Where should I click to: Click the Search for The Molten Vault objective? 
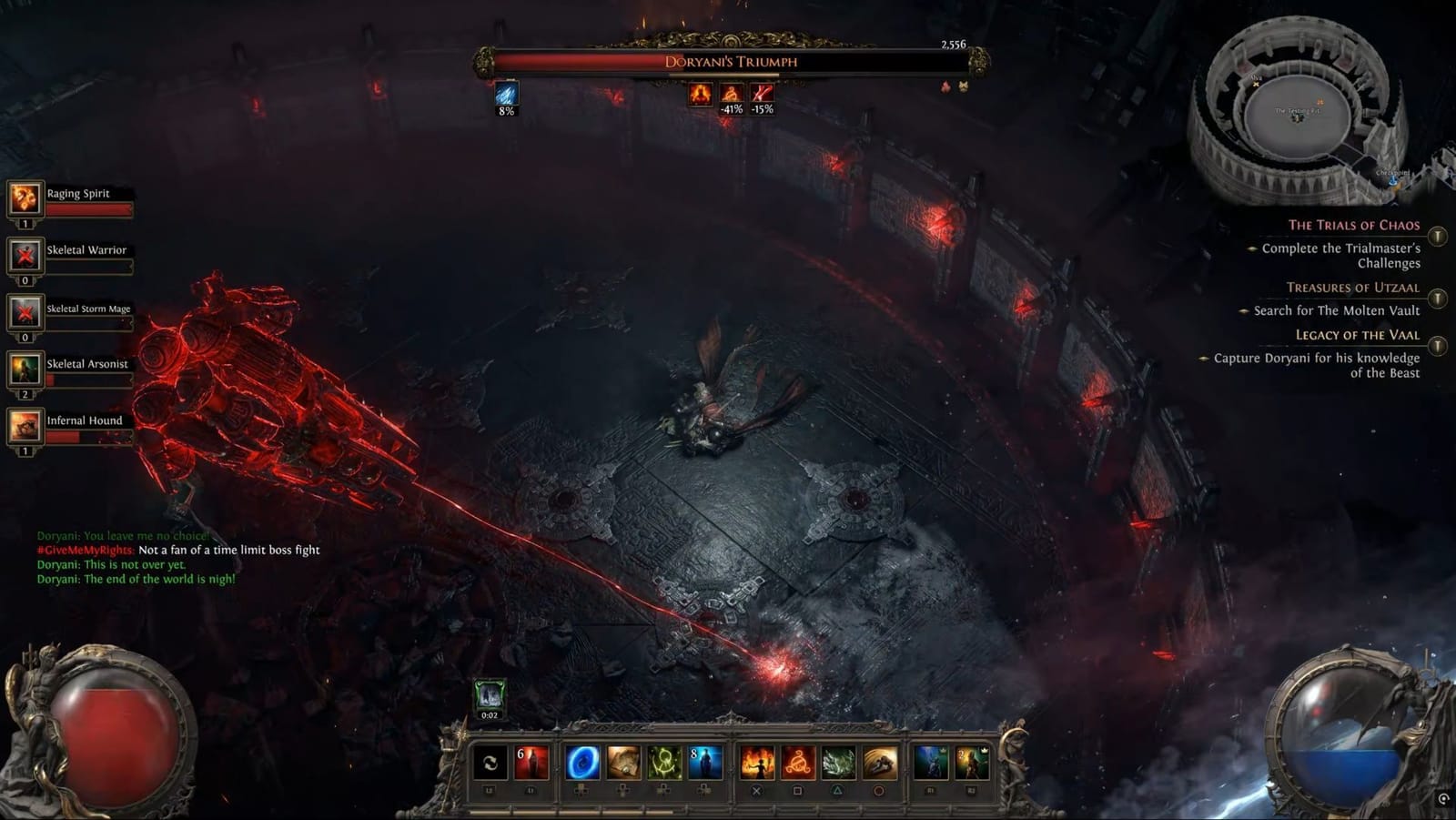(1339, 310)
